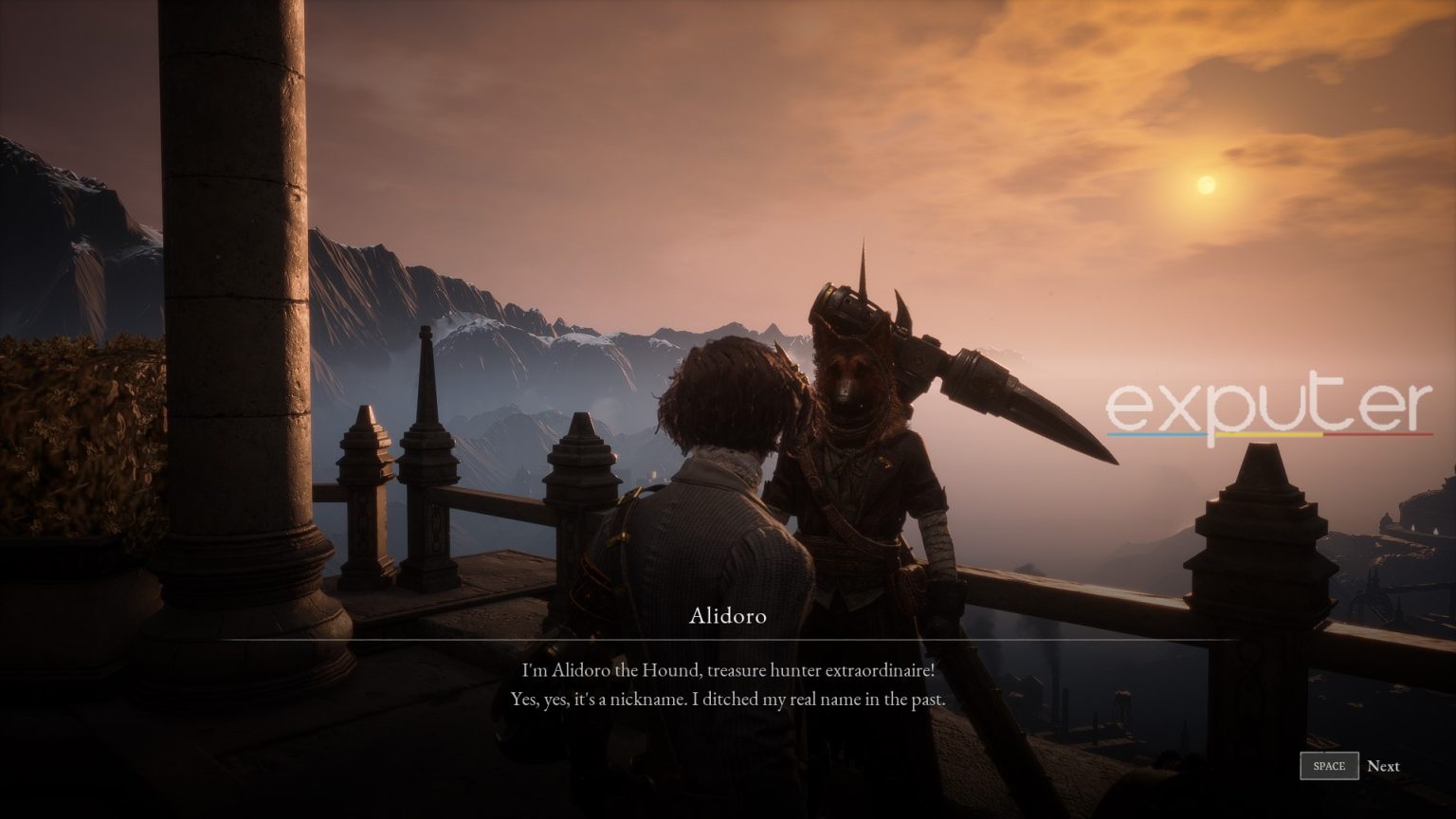Screen dimensions: 1456x819
Task: Click the SPACE key prompt
Action: point(1328,766)
